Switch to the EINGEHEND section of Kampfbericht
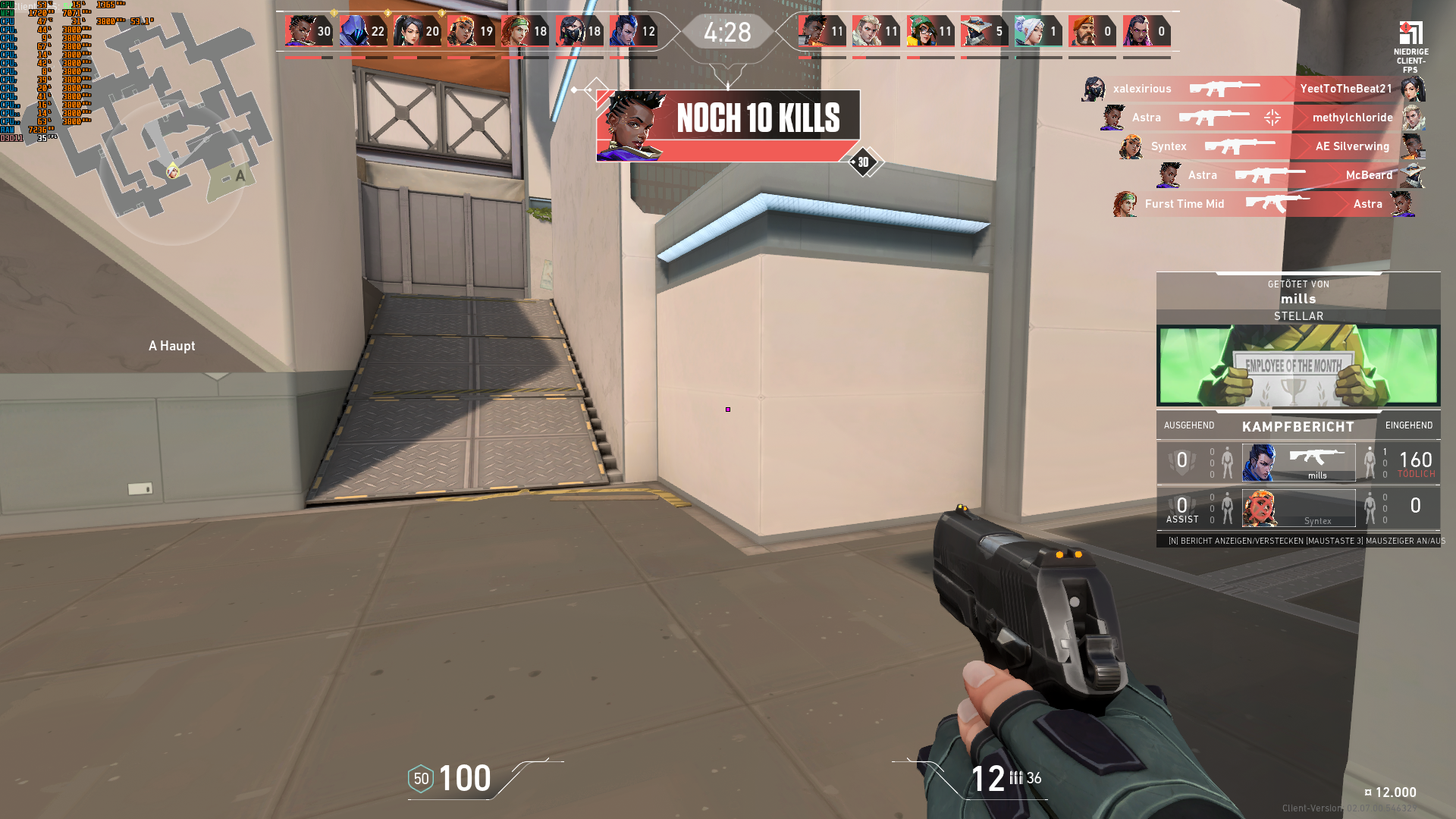Image resolution: width=1456 pixels, height=819 pixels. point(1408,425)
